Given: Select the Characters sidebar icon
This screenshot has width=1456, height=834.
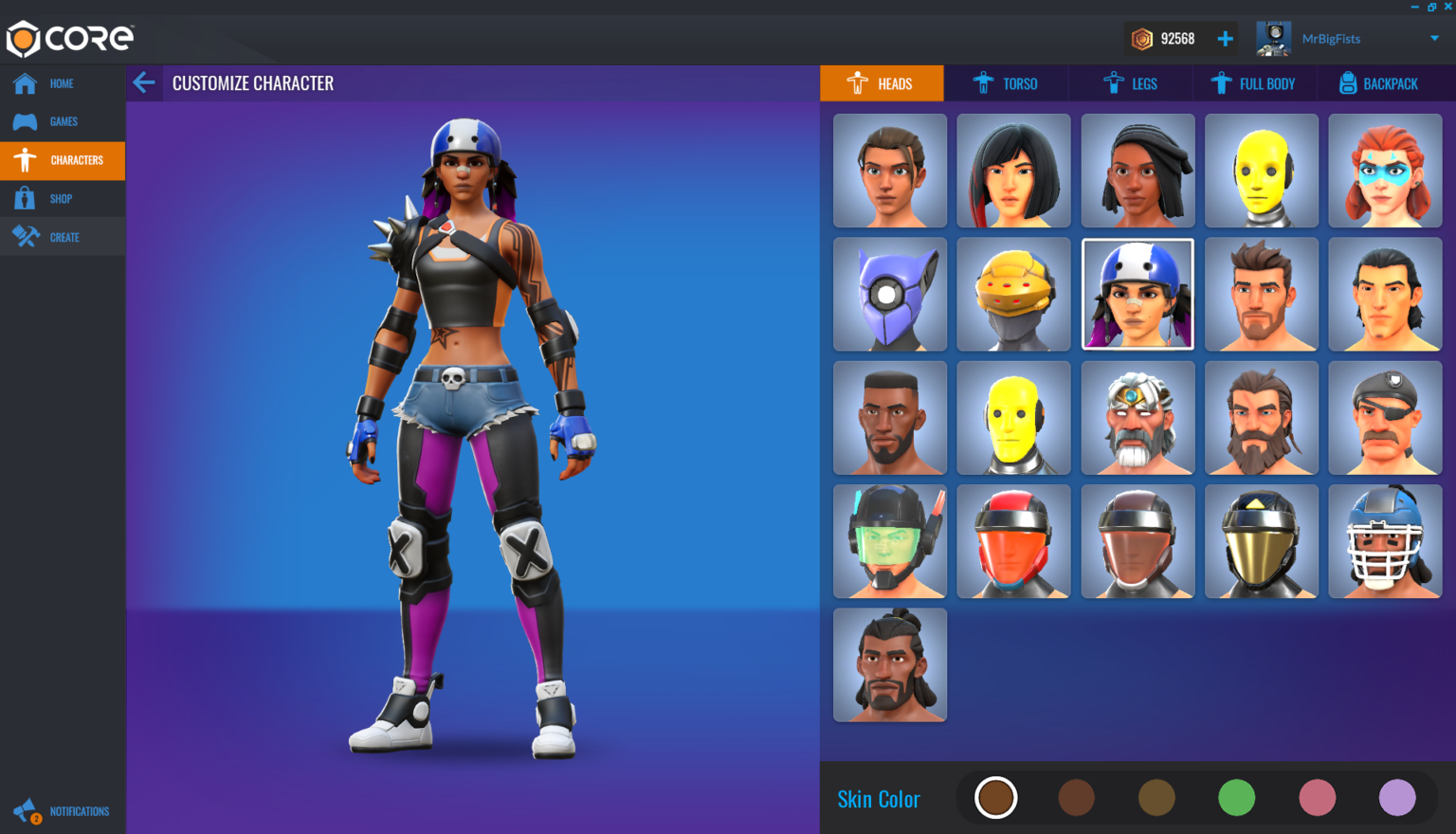Looking at the screenshot, I should [x=25, y=160].
